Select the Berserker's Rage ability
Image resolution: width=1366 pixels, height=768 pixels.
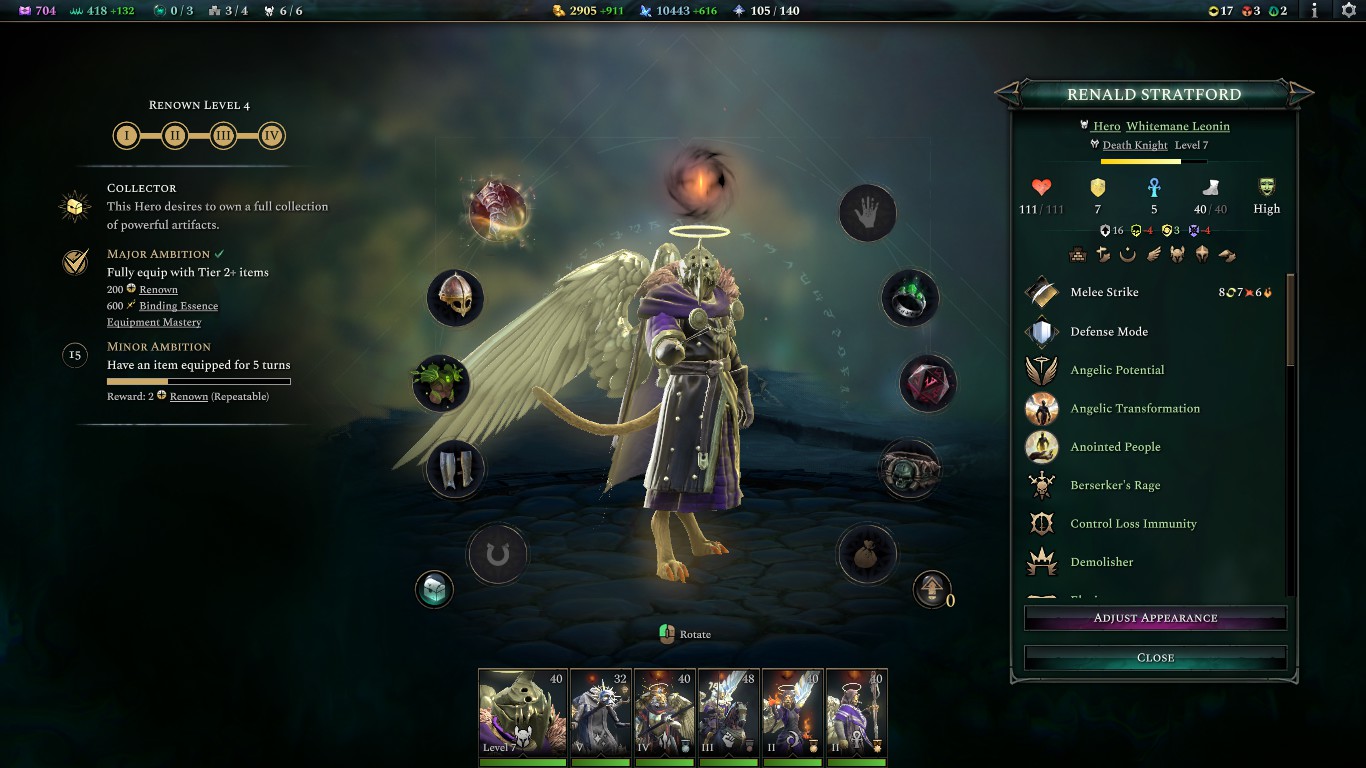[x=1041, y=485]
